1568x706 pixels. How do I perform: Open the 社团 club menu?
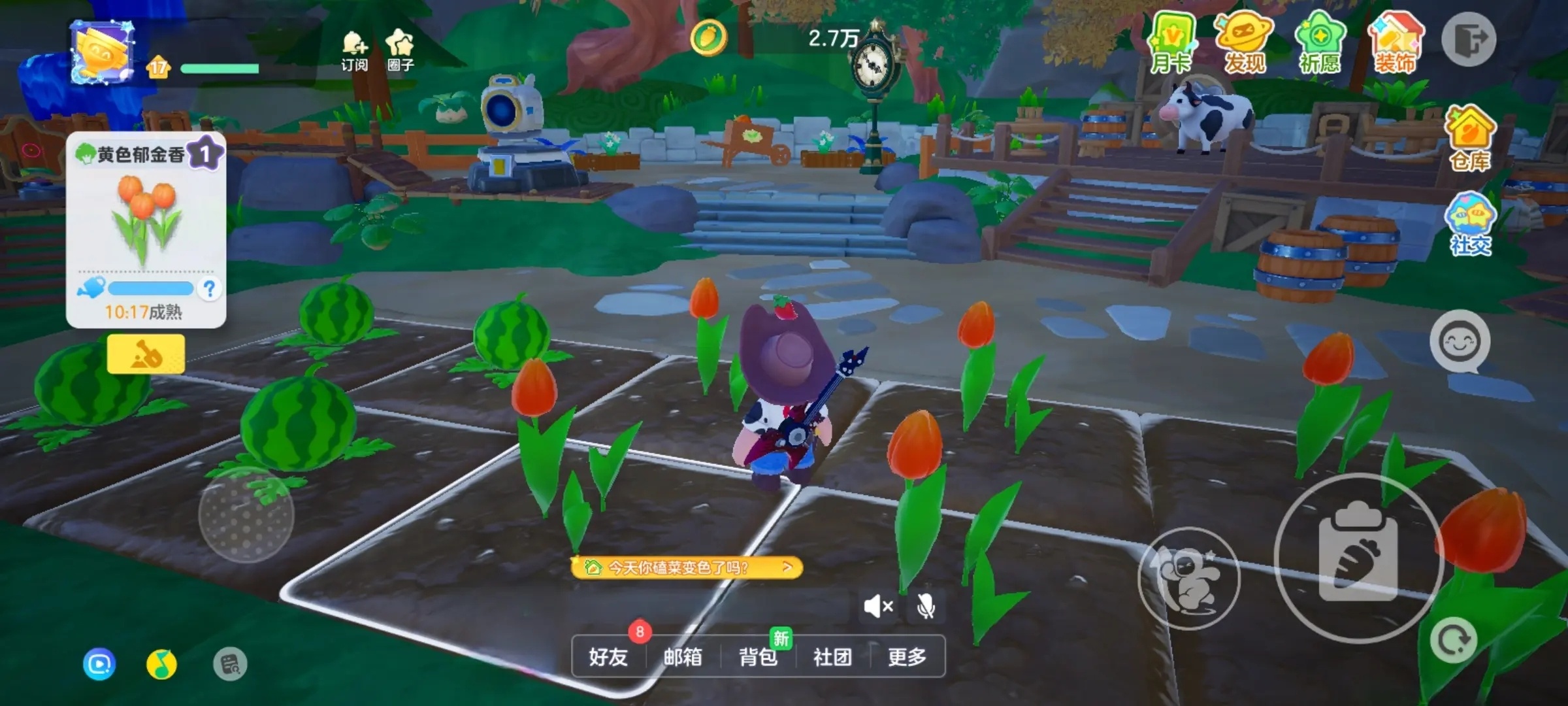[832, 656]
